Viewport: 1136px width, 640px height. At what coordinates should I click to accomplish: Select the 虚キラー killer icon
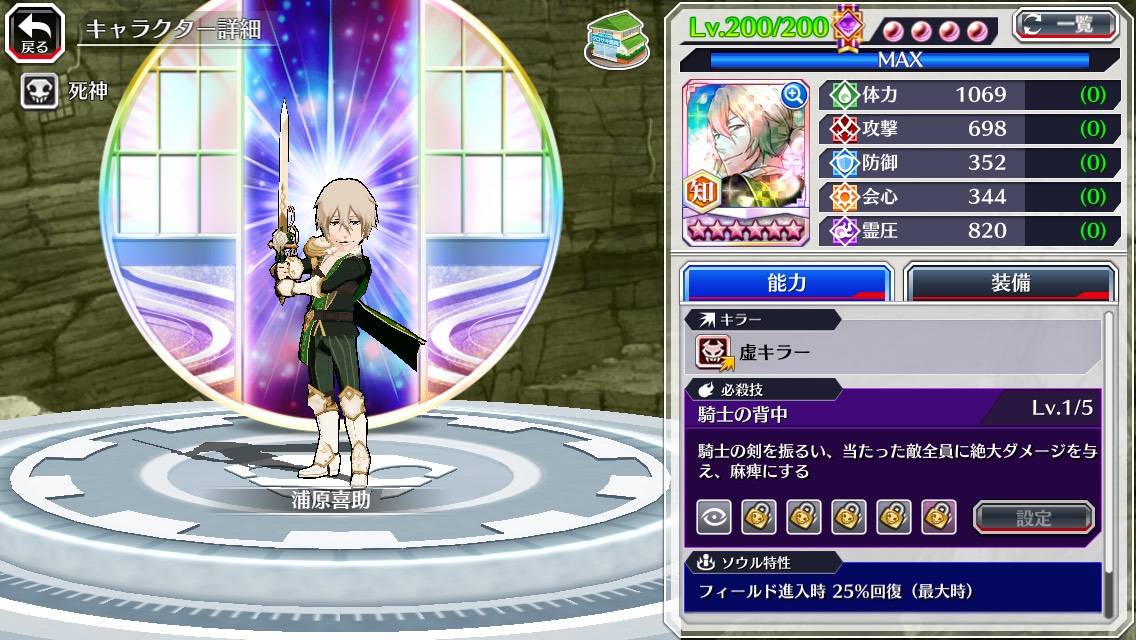(715, 352)
